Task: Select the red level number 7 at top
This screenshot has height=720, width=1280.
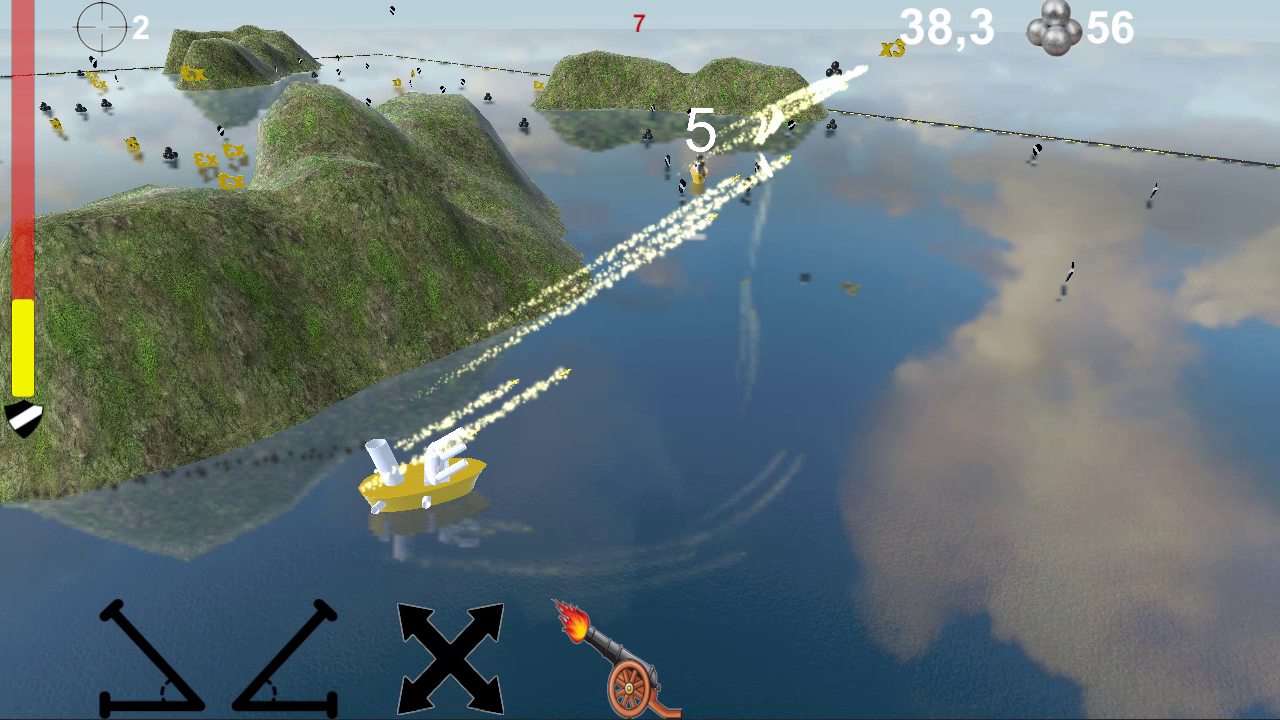Action: 638,24
